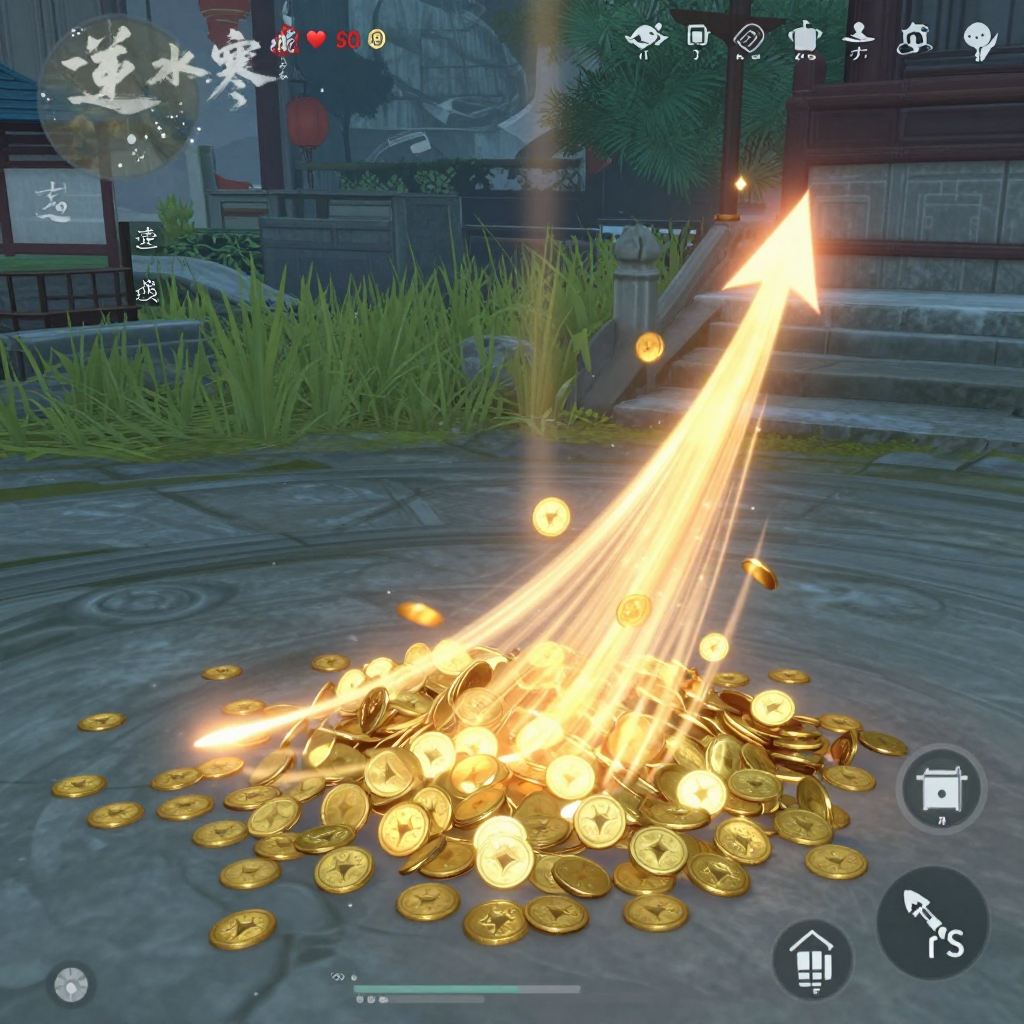This screenshot has width=1024, height=1024.
Task: Activate the shovel dig action button
Action: 932,922
